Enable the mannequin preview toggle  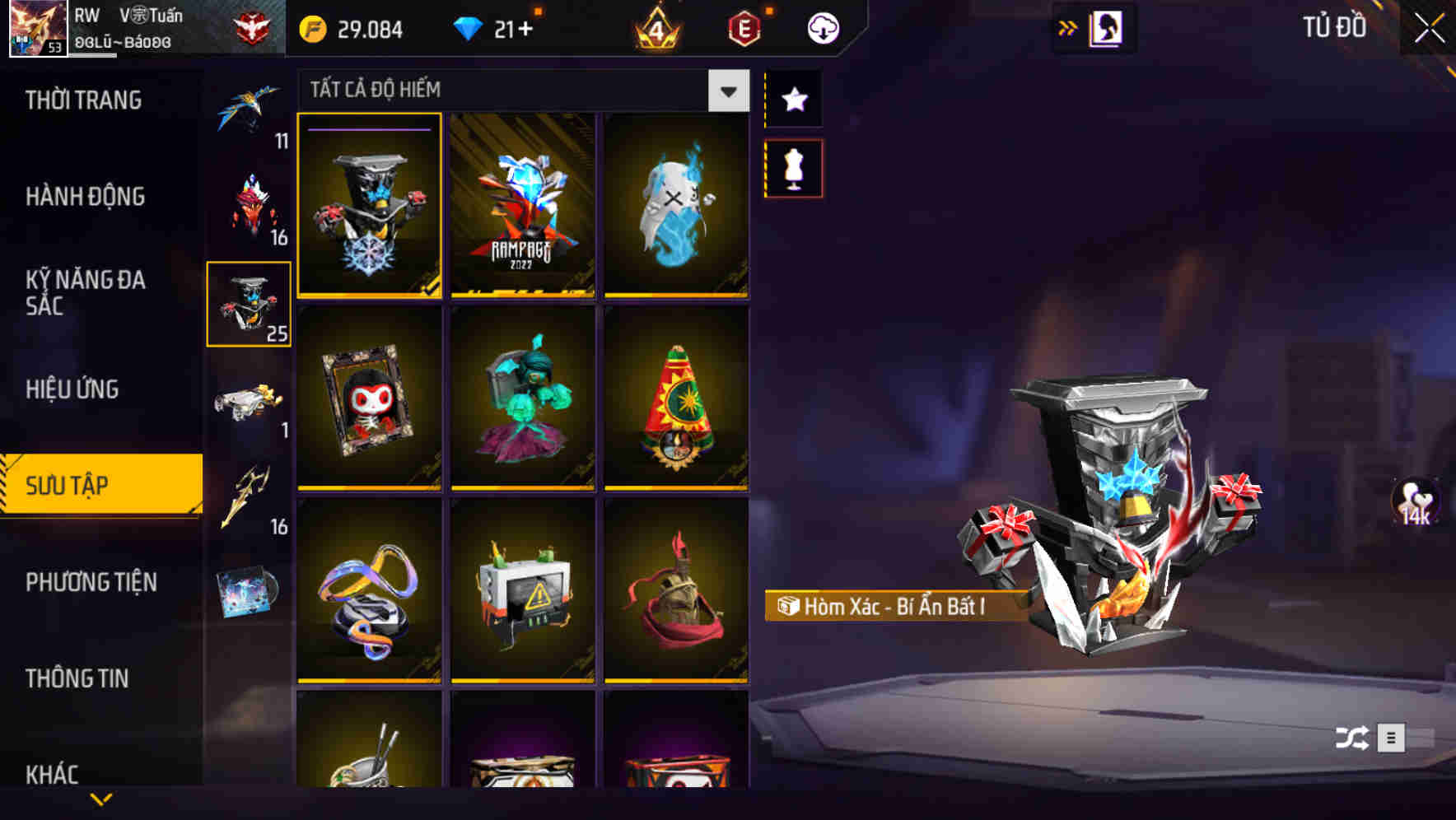click(793, 167)
